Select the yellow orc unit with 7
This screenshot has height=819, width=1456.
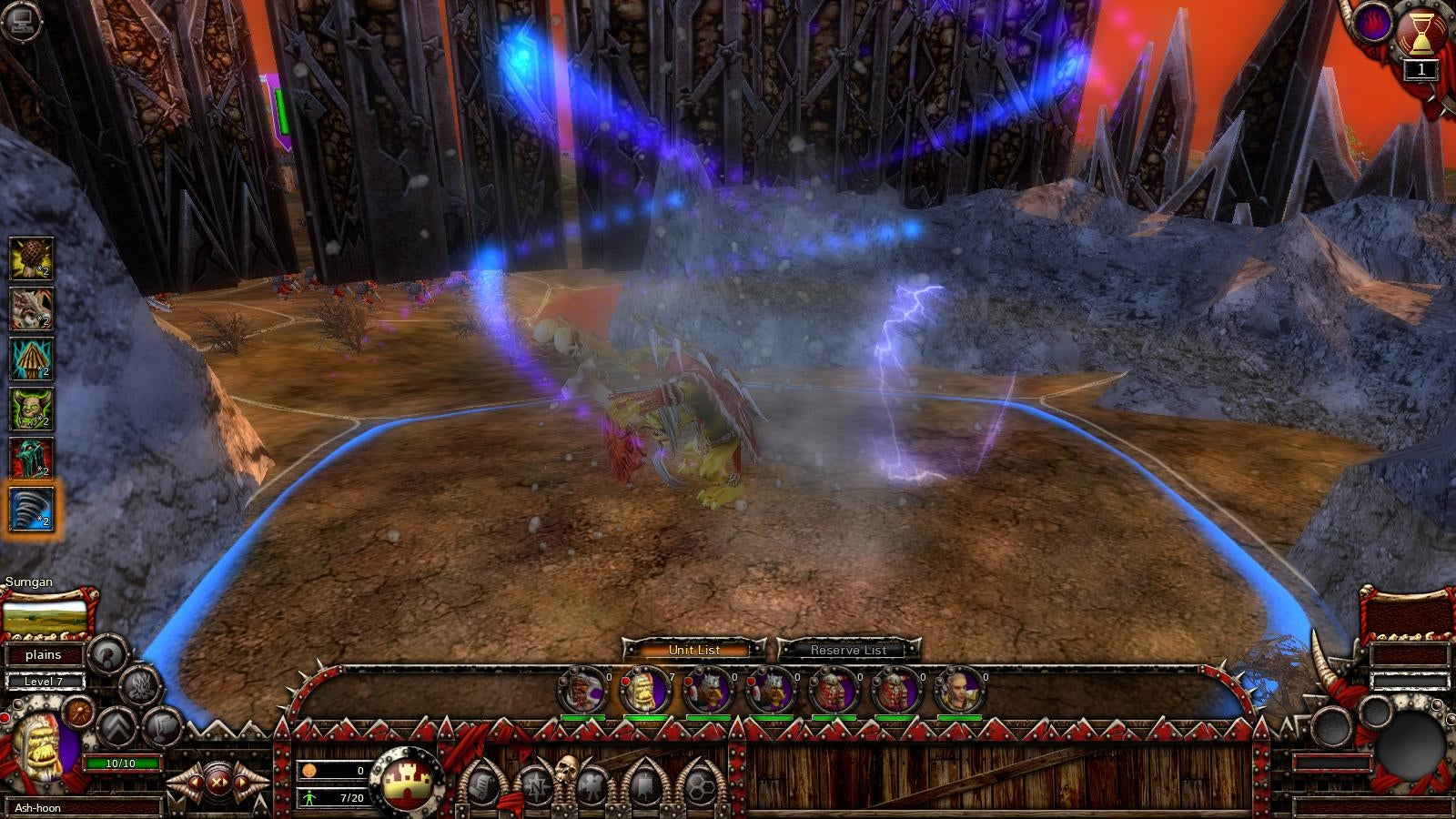(x=644, y=691)
